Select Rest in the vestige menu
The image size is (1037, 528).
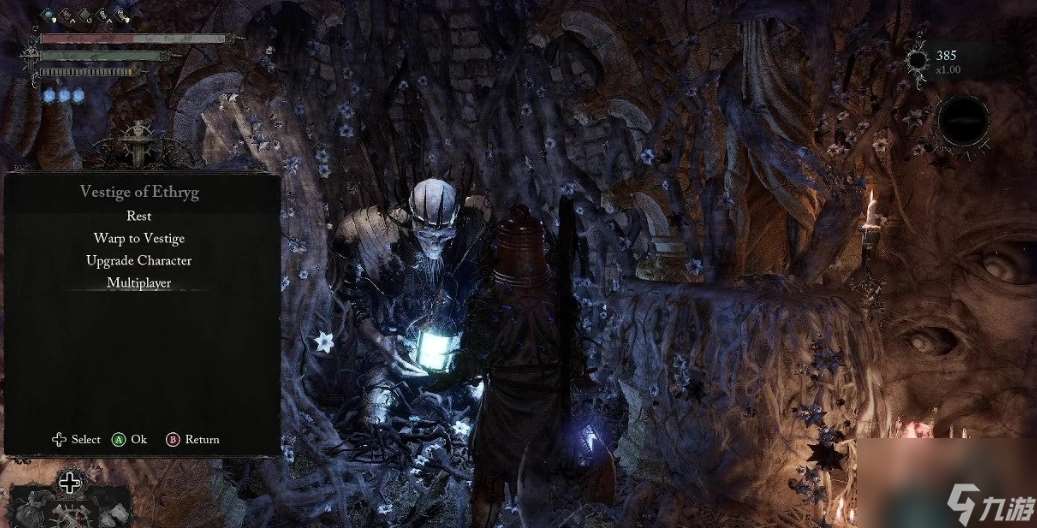coord(139,216)
